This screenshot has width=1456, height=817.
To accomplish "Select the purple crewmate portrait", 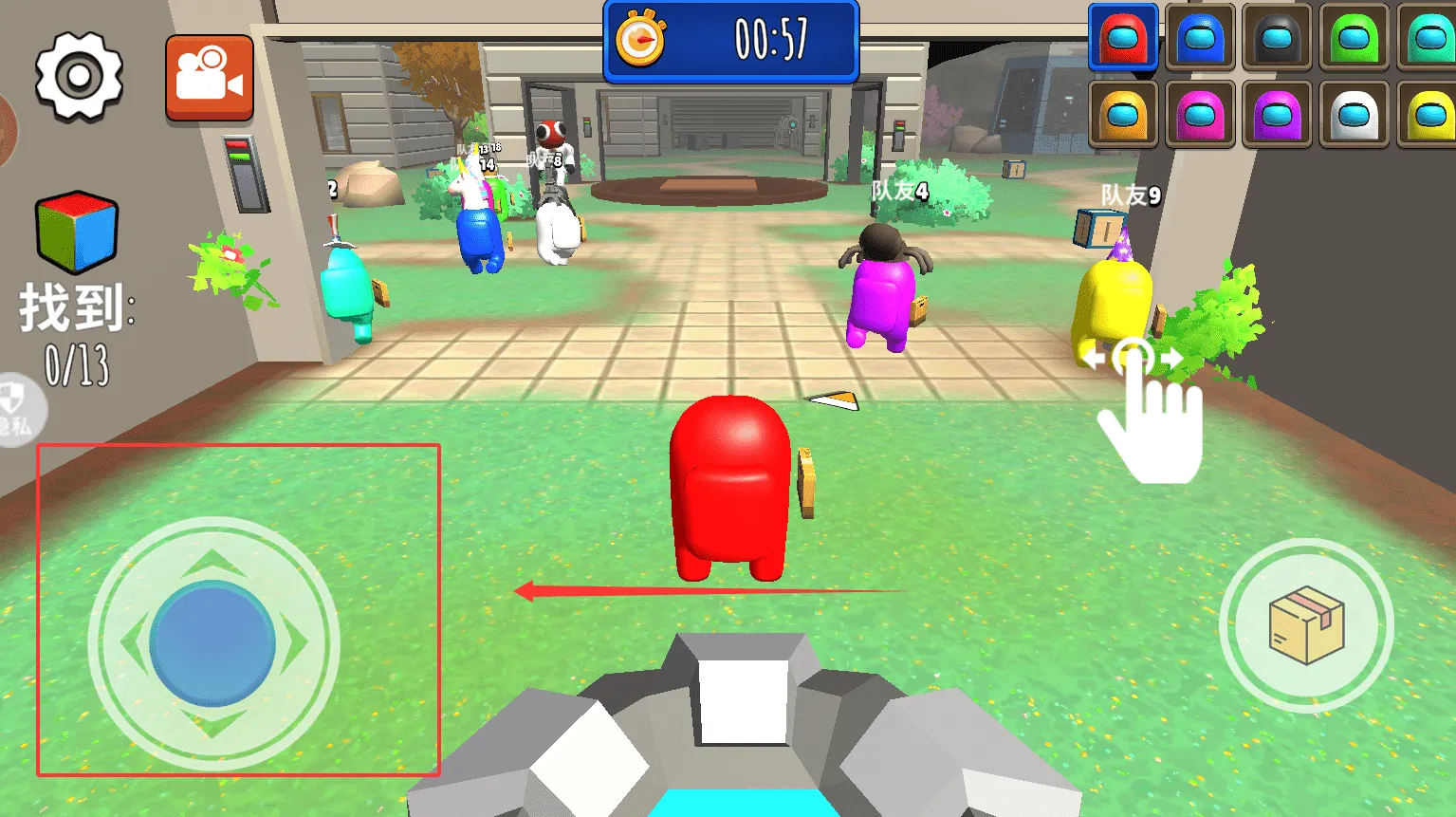I will (x=1277, y=114).
